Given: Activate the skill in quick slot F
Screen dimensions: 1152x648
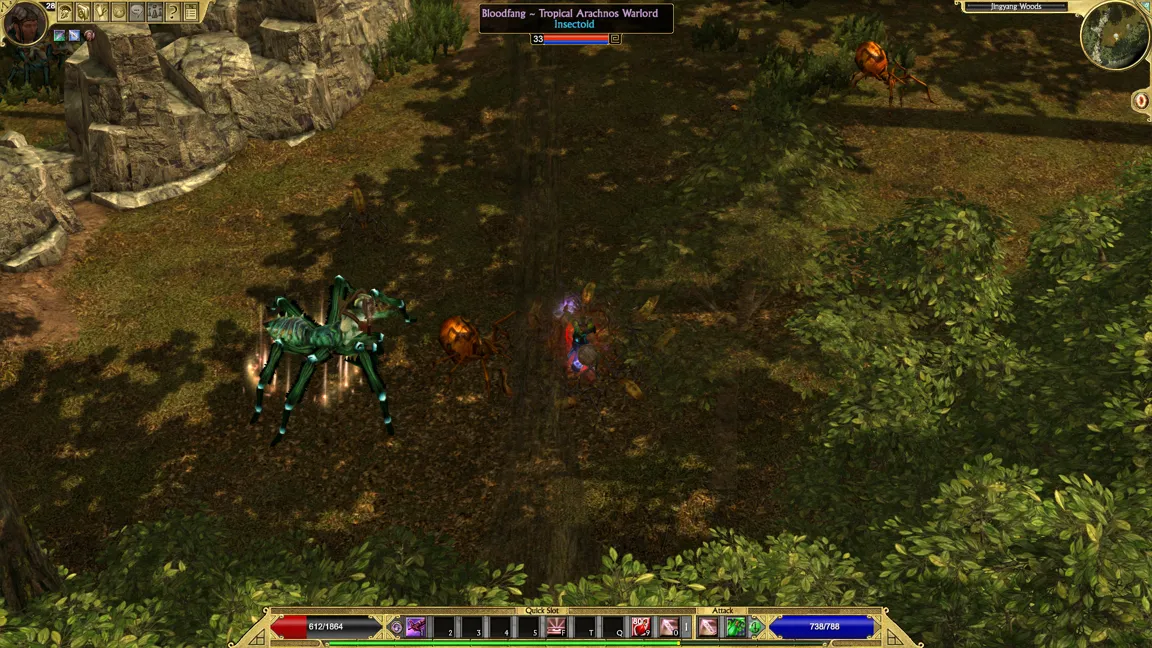Looking at the screenshot, I should pyautogui.click(x=555, y=627).
